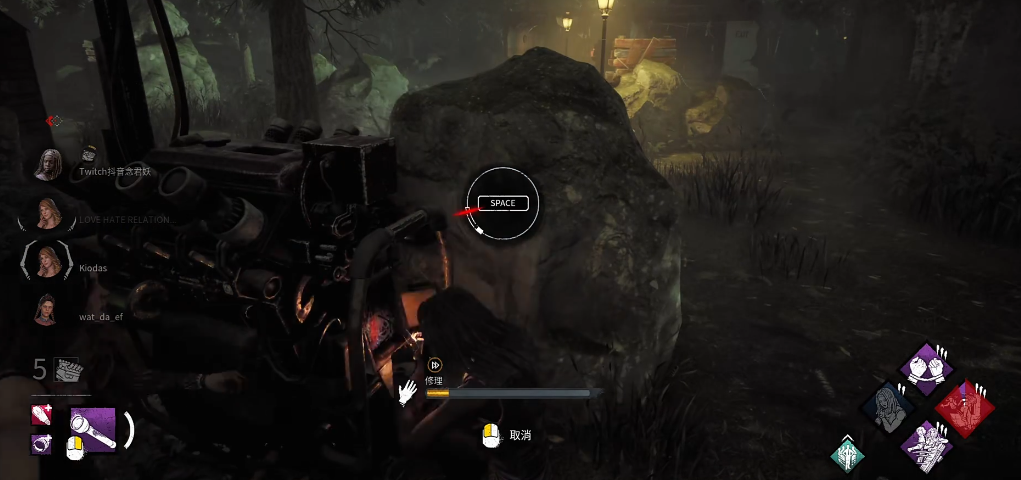Click the red perk icon
Image resolution: width=1021 pixels, height=480 pixels.
click(x=964, y=408)
